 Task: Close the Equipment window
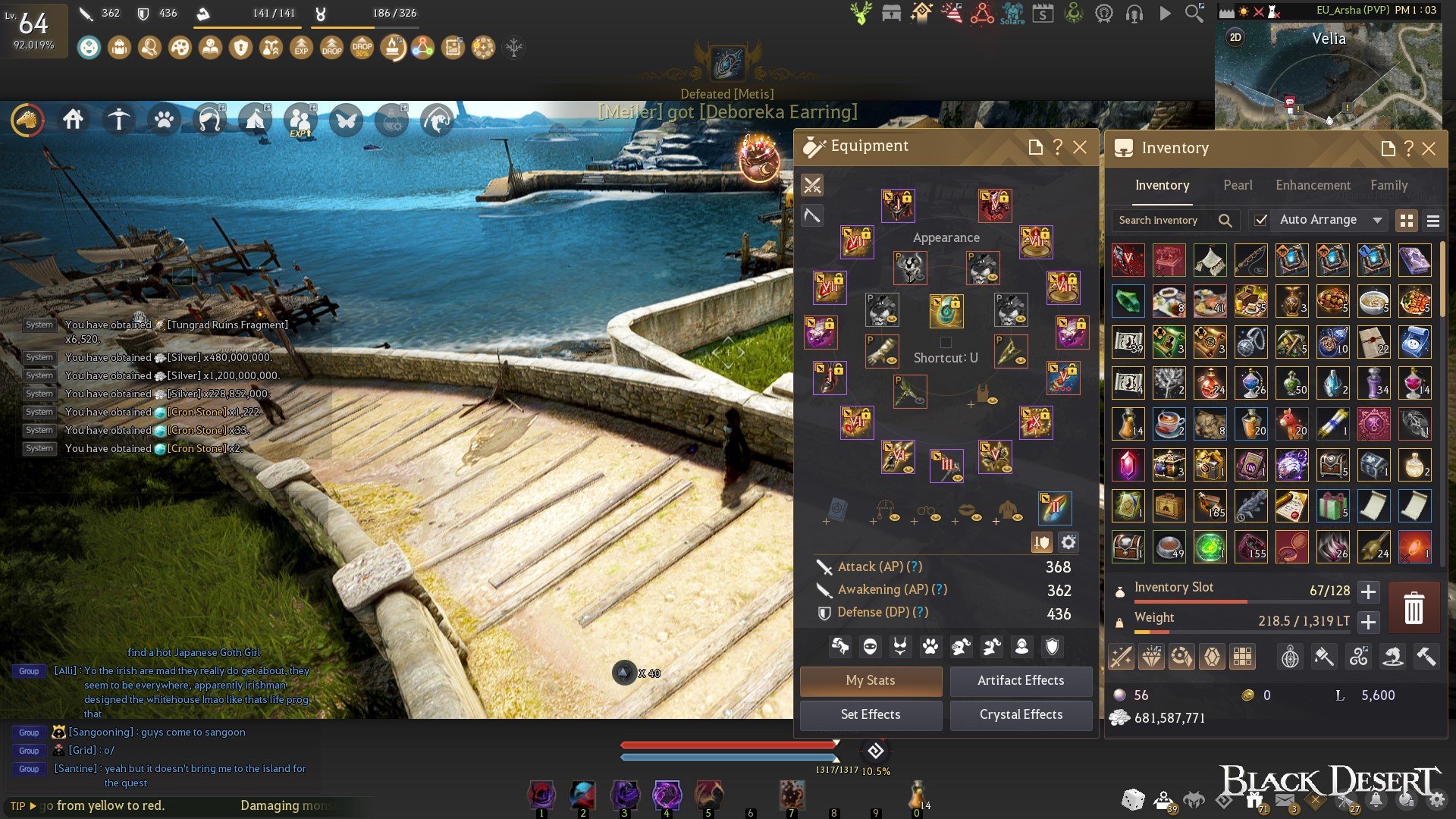pyautogui.click(x=1080, y=147)
